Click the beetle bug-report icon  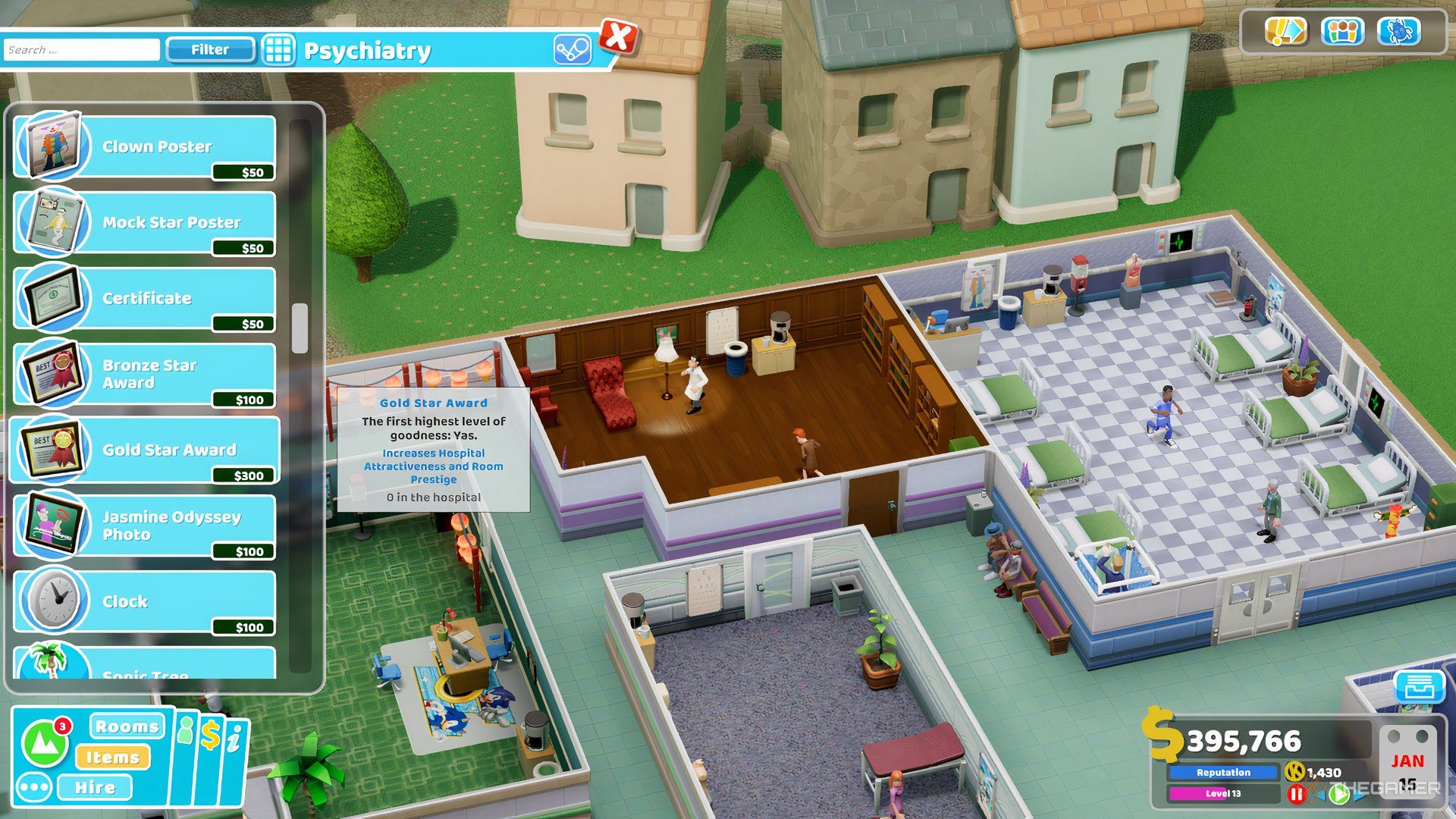point(1399,32)
